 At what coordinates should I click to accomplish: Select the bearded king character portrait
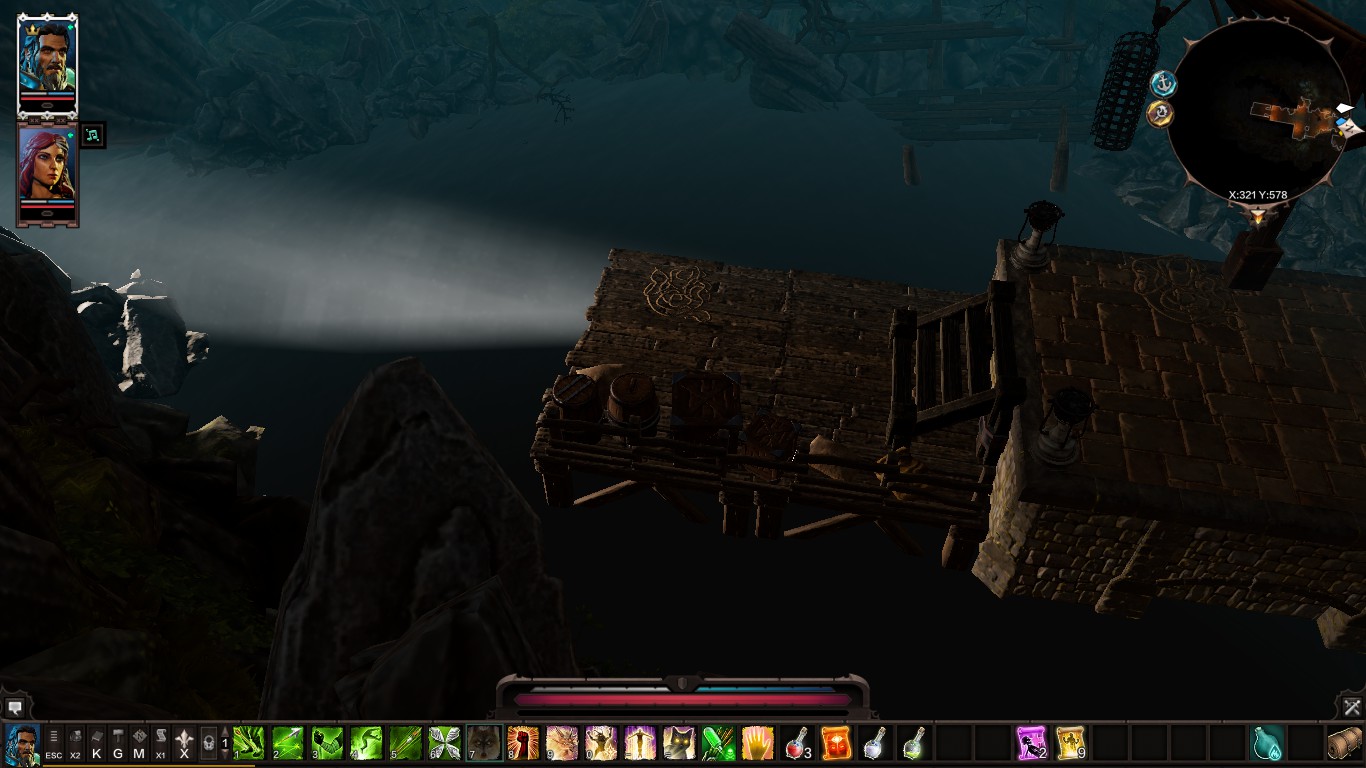(47, 60)
